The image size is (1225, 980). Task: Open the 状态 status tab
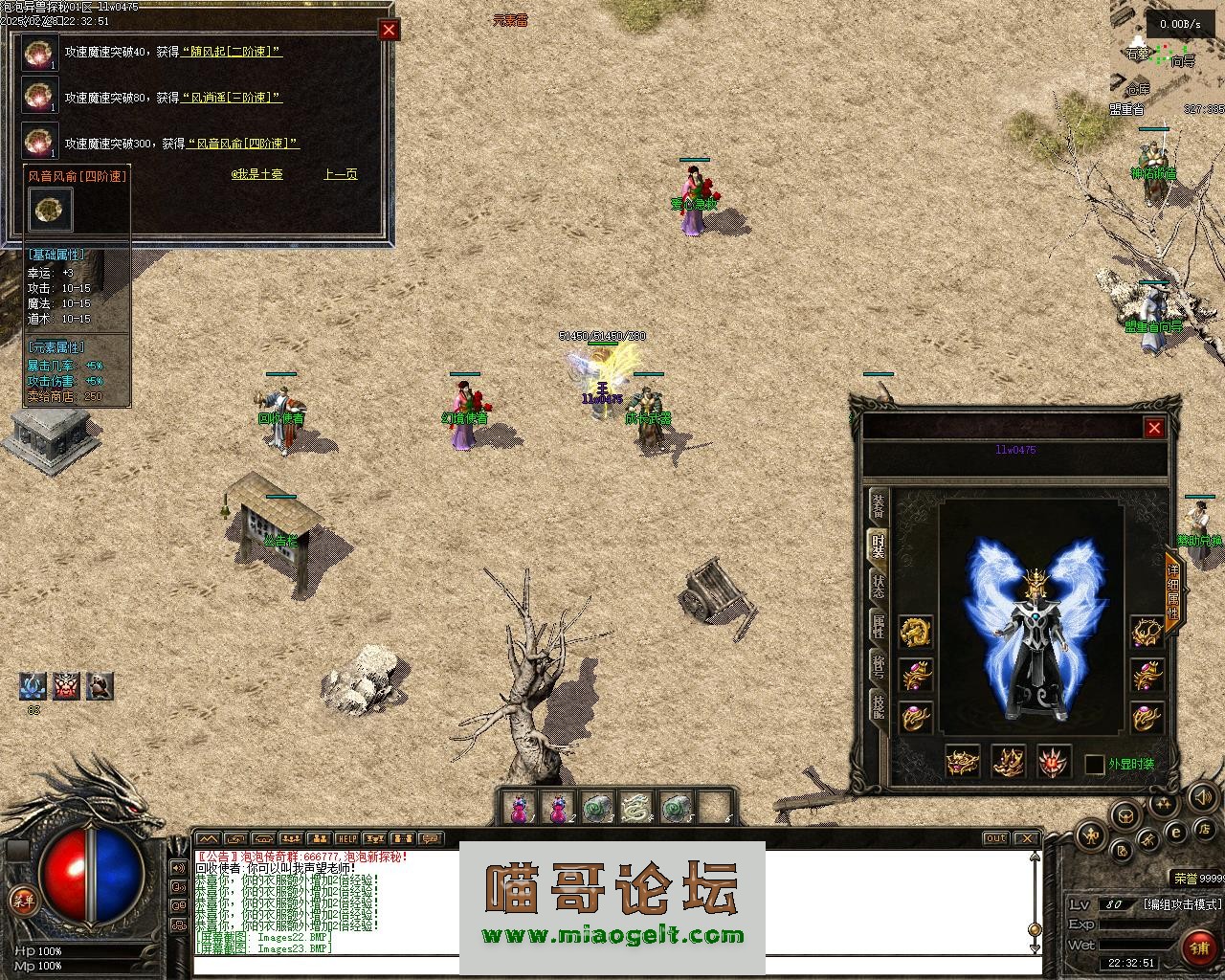coord(878,586)
